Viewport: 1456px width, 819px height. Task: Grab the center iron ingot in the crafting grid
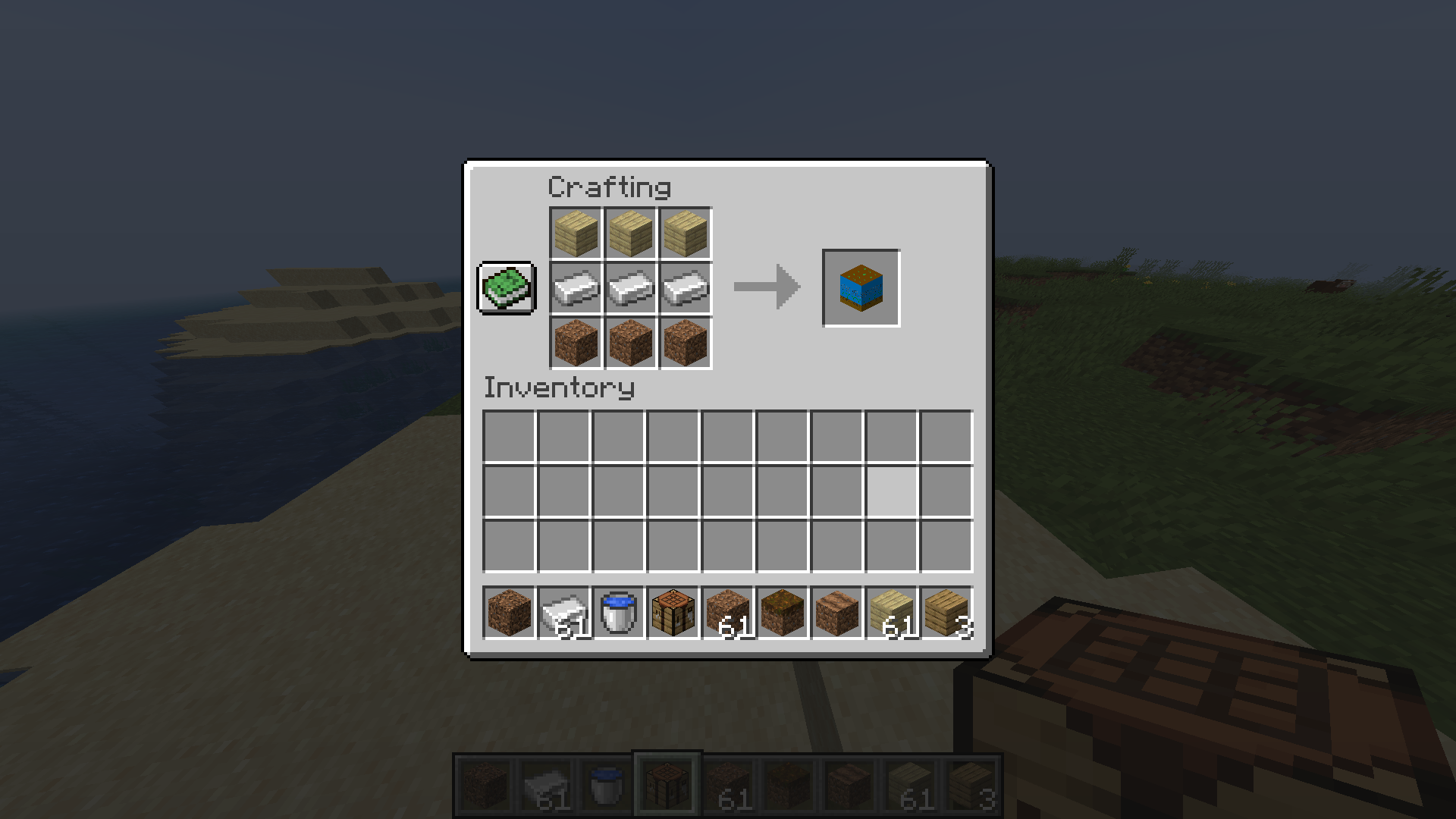coord(630,288)
